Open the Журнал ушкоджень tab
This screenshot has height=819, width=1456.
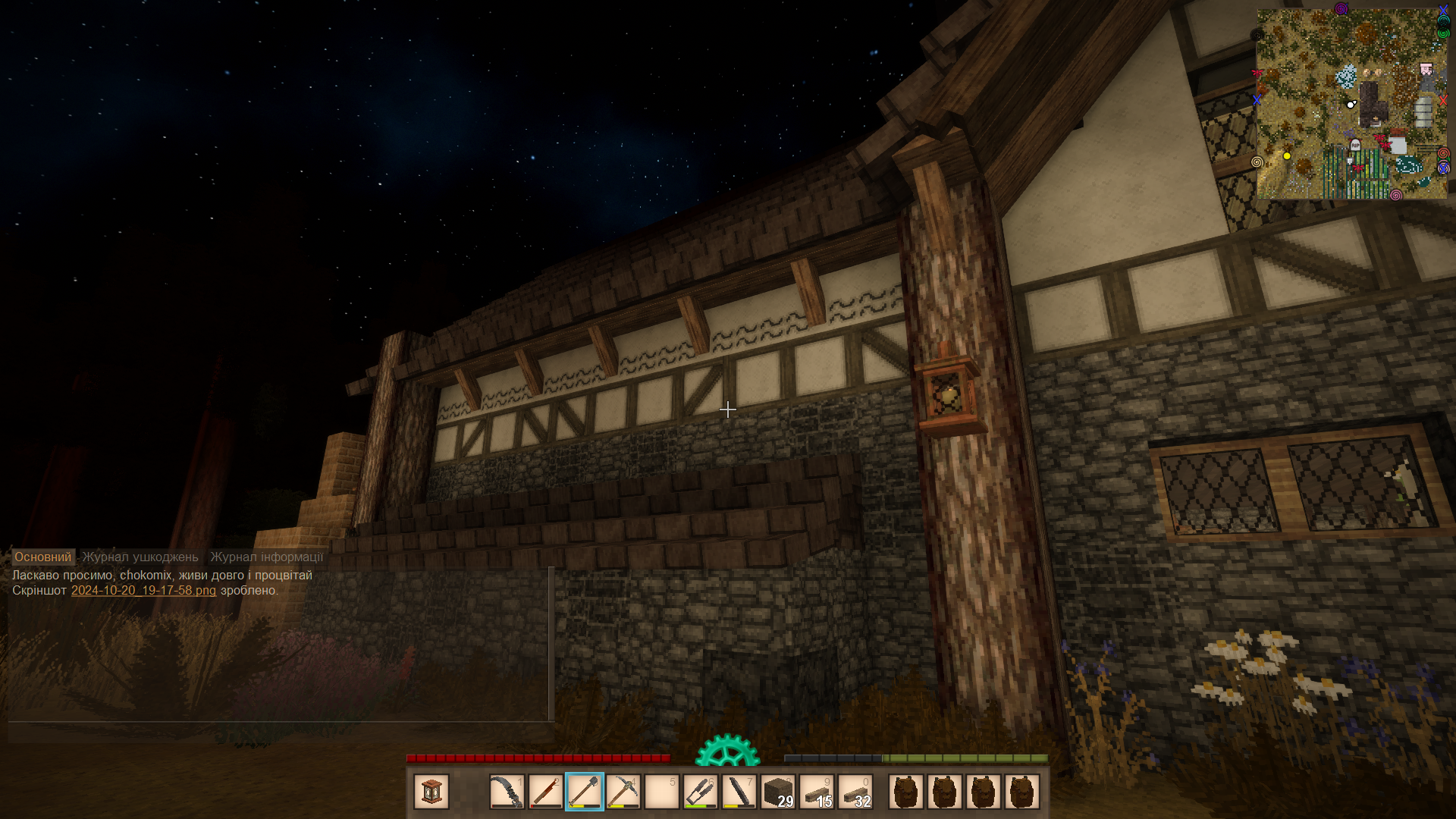(140, 557)
